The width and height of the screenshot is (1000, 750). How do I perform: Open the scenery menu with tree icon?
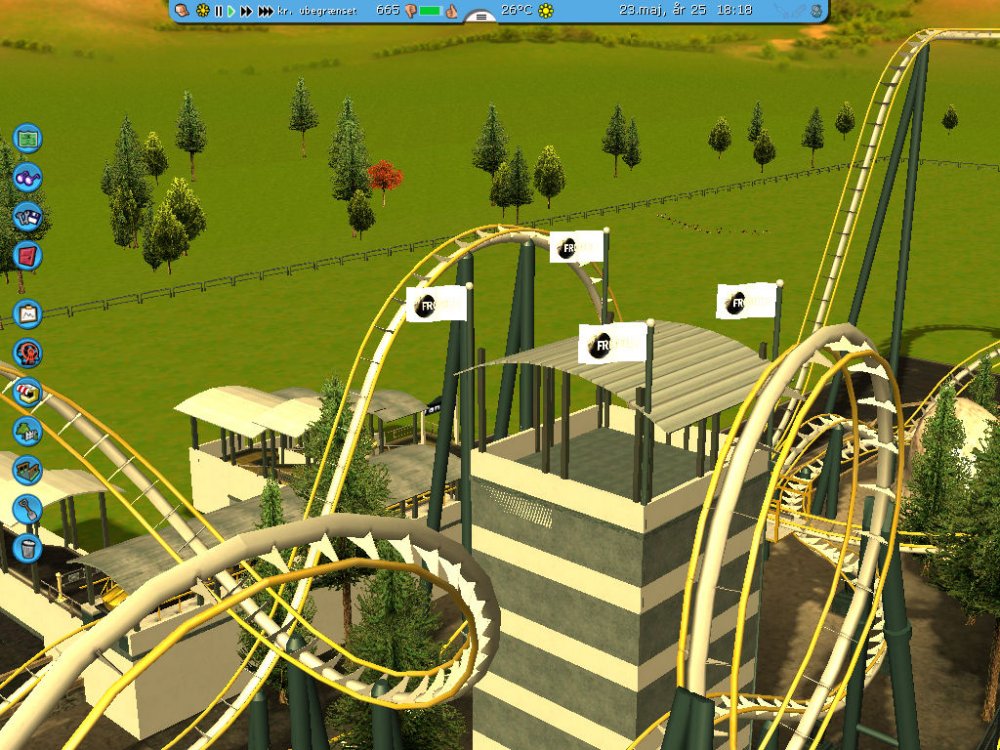[28, 431]
